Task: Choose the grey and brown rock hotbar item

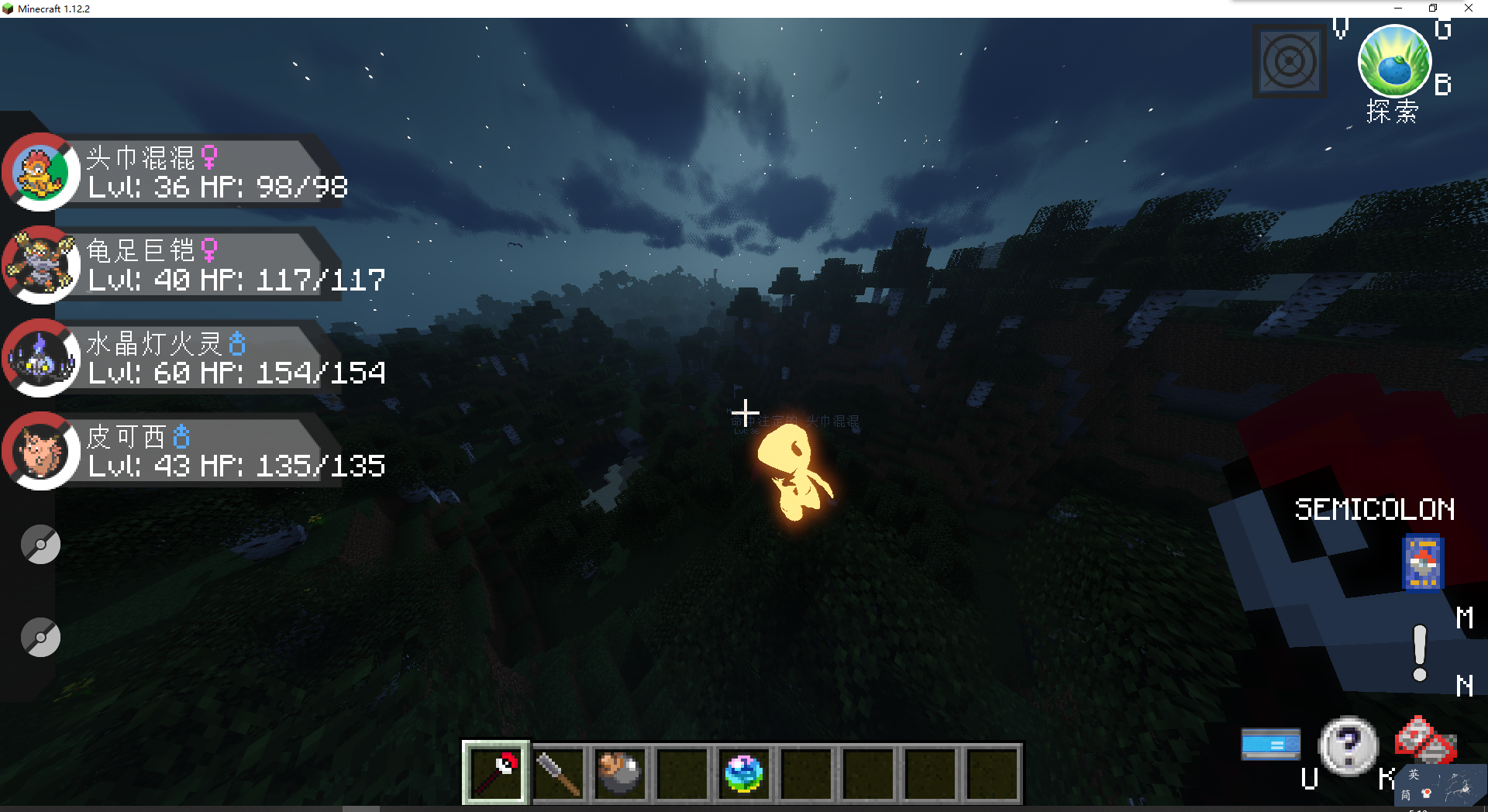Action: 620,773
